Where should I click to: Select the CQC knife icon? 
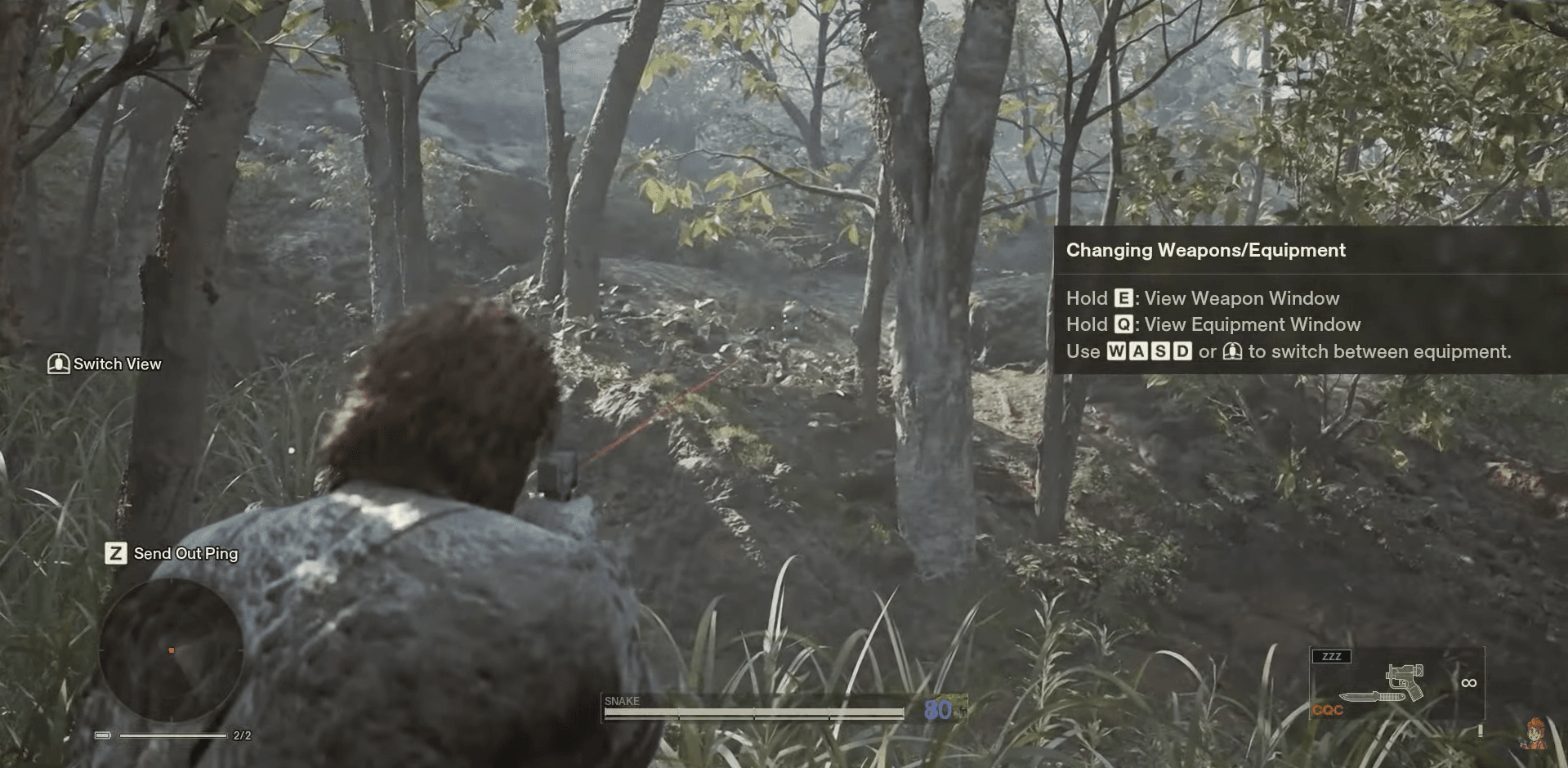pyautogui.click(x=1369, y=698)
